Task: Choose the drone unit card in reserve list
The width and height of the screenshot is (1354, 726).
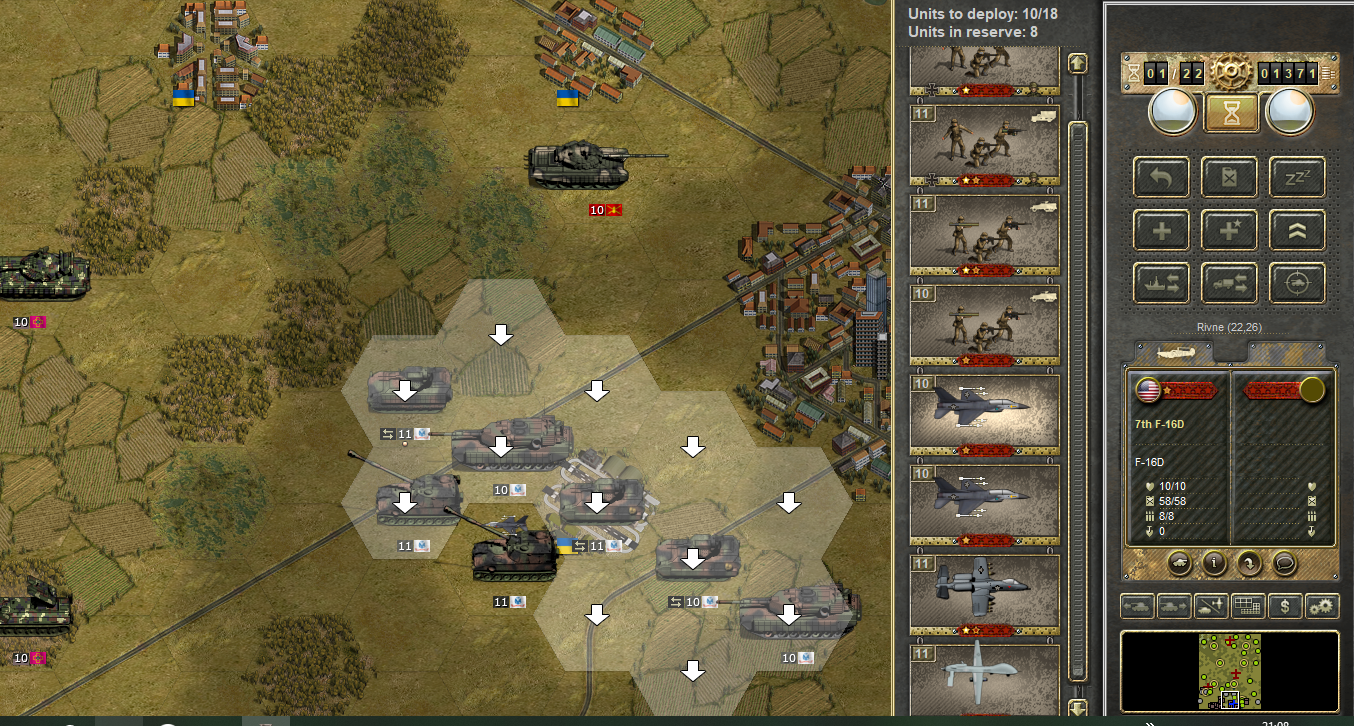Action: 984,680
